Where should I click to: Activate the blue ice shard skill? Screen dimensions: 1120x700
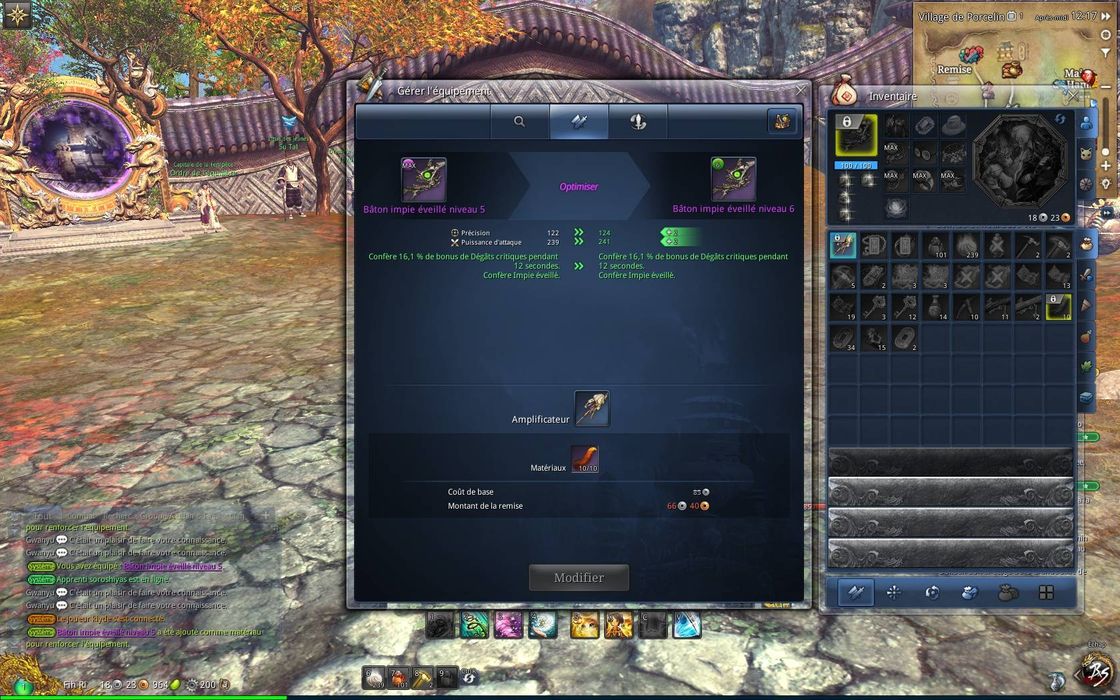click(686, 626)
